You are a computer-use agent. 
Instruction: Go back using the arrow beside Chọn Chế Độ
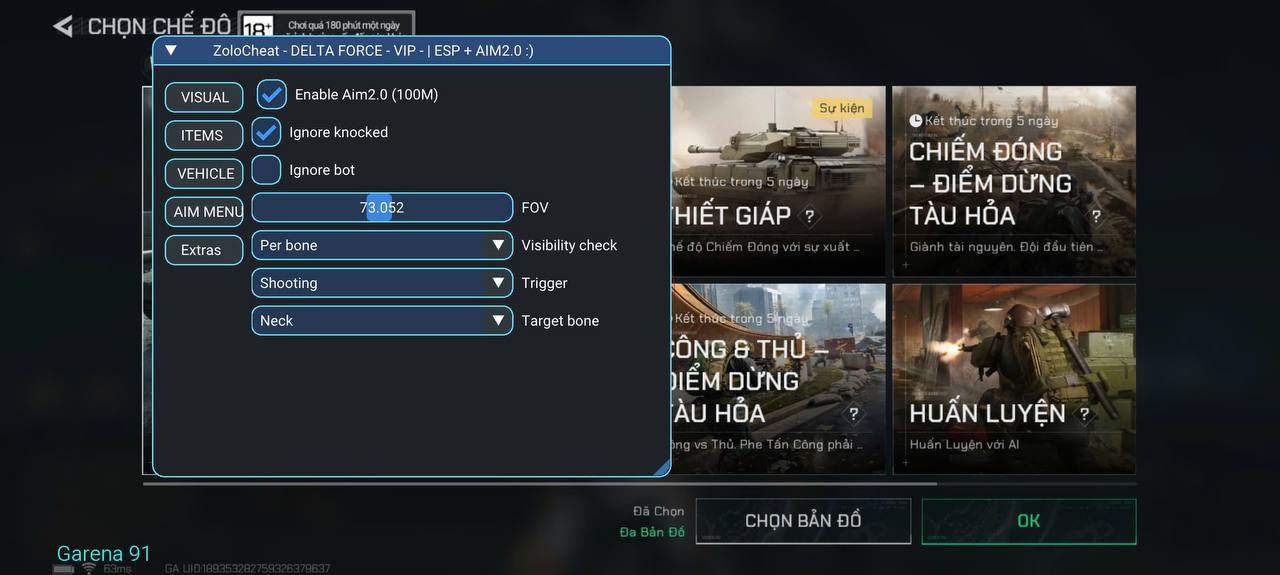click(64, 26)
